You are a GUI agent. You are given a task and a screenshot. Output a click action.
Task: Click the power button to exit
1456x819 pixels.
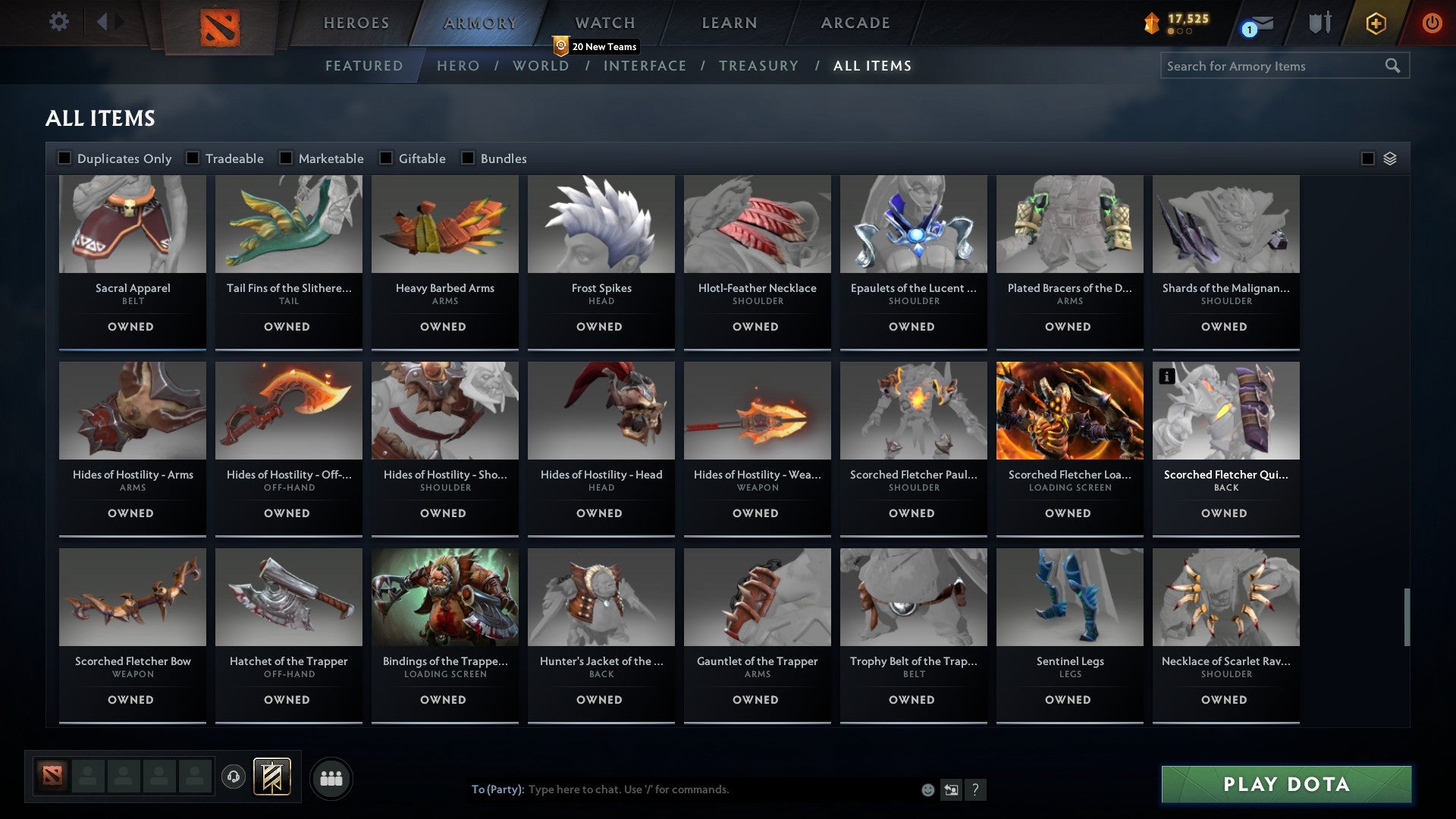point(1432,23)
